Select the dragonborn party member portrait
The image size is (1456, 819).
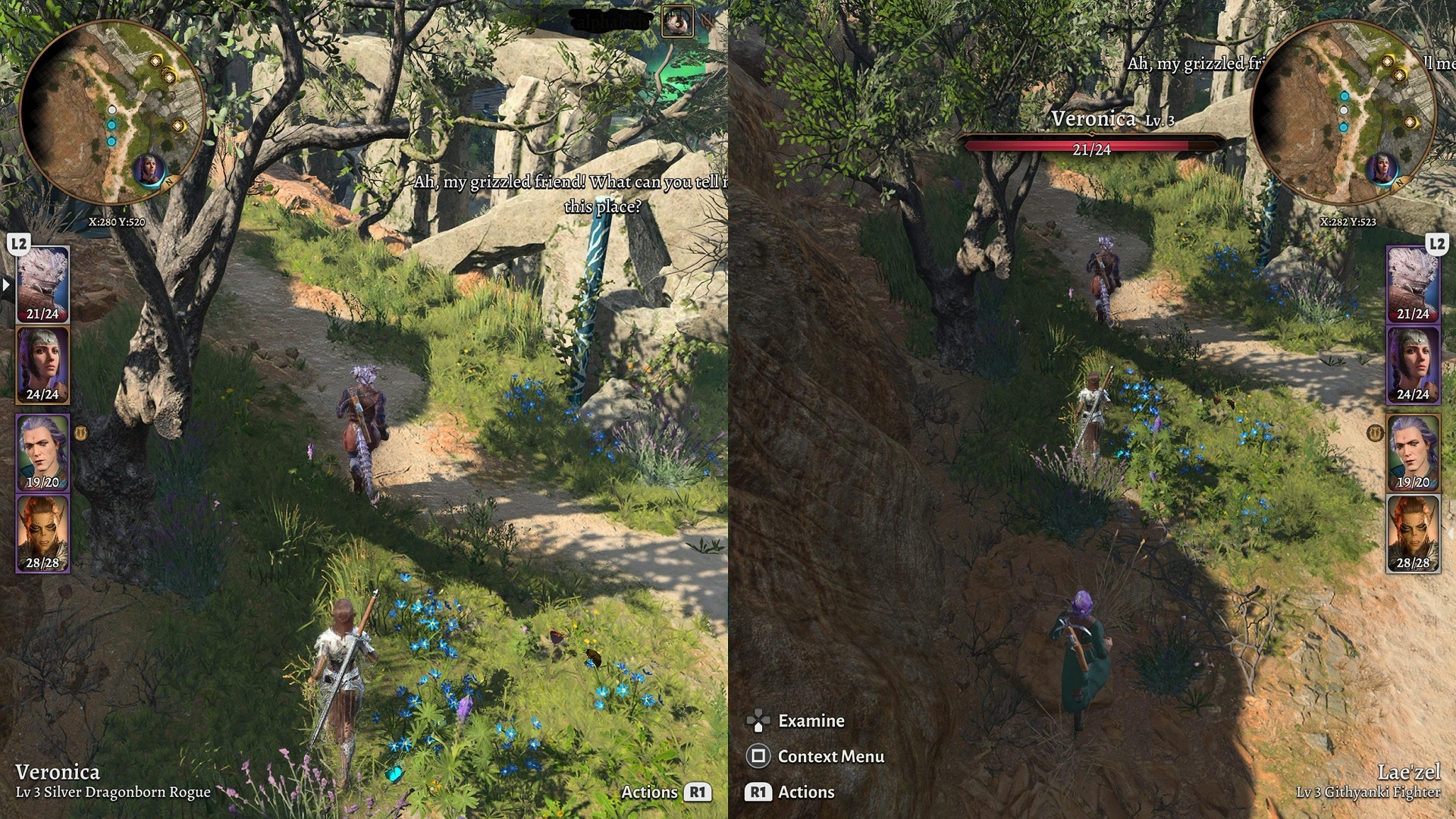pos(42,284)
